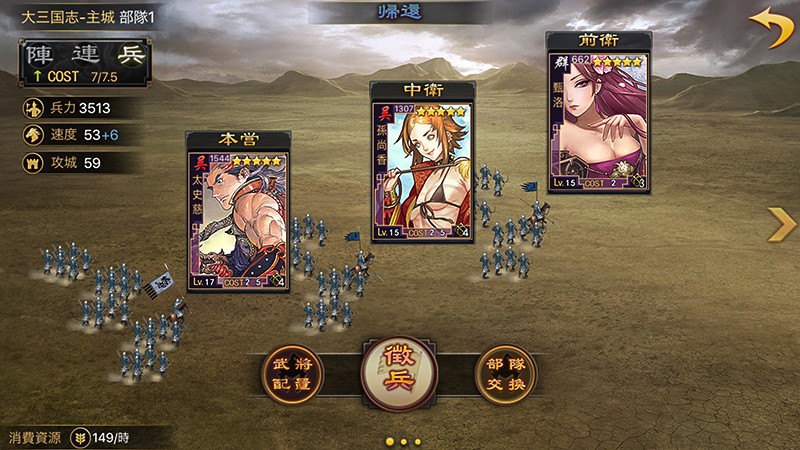Show the next unit with the right arrow
This screenshot has width=800, height=450.
(x=780, y=225)
